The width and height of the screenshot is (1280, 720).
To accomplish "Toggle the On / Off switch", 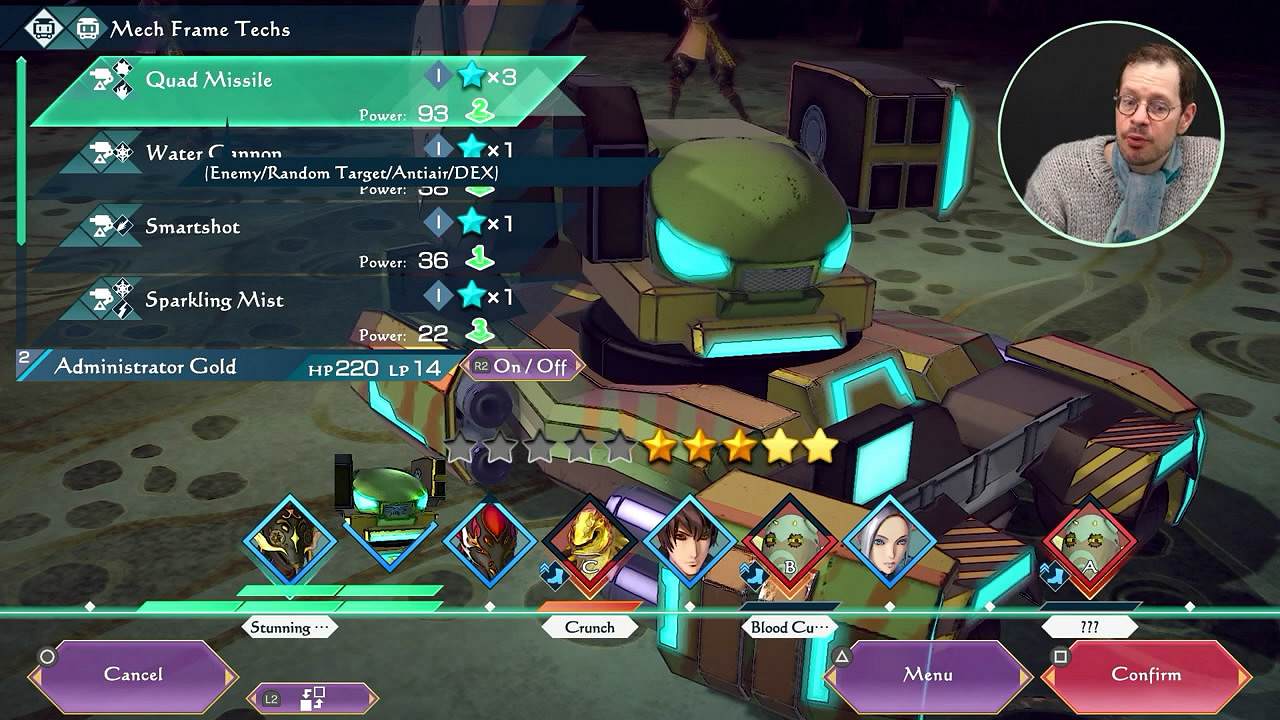I will (x=524, y=366).
